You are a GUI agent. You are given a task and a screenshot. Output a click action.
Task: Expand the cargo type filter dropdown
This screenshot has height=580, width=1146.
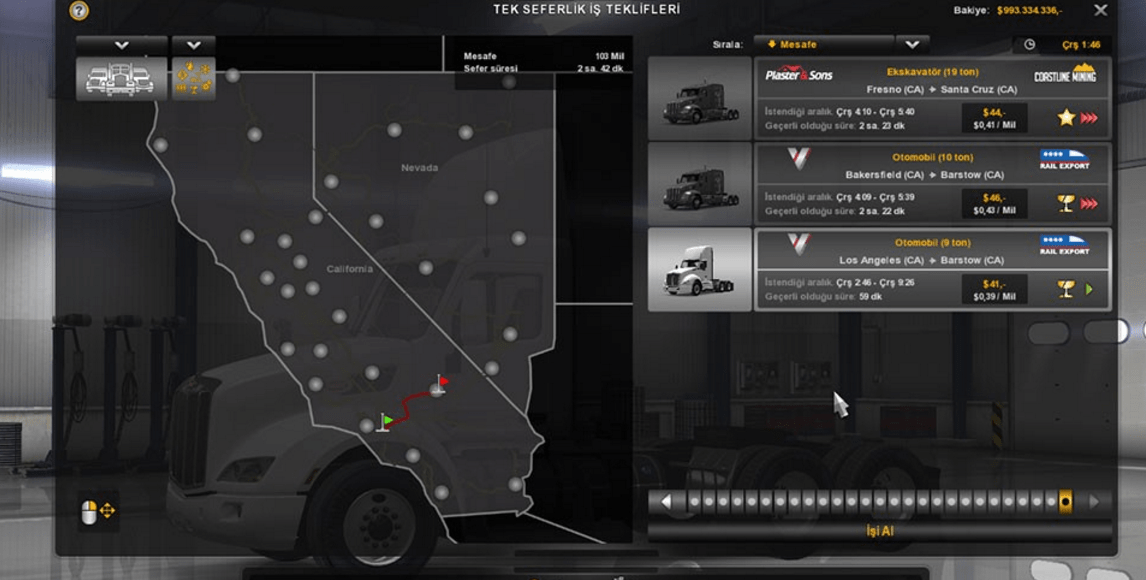194,45
